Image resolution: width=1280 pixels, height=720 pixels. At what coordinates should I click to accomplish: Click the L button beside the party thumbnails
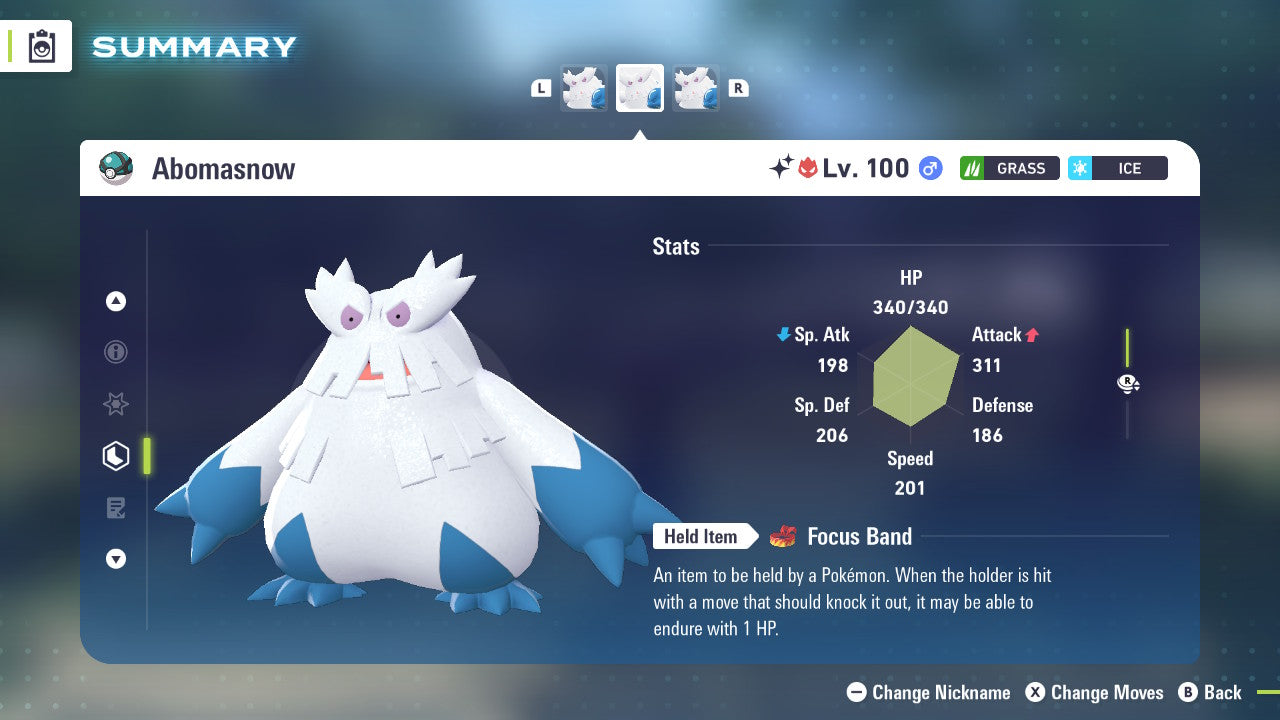[541, 87]
